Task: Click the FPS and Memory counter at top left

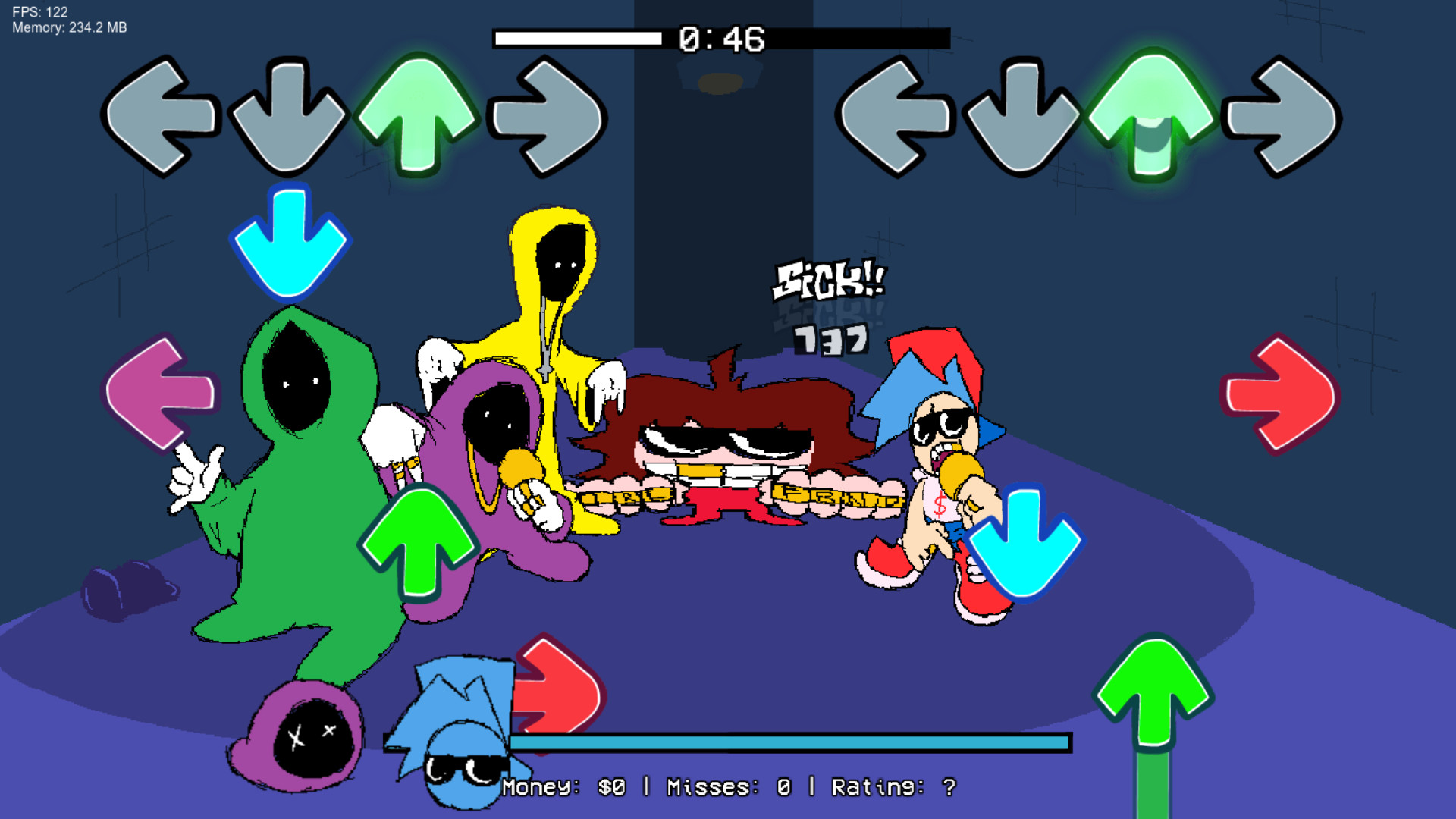Action: 68,20
